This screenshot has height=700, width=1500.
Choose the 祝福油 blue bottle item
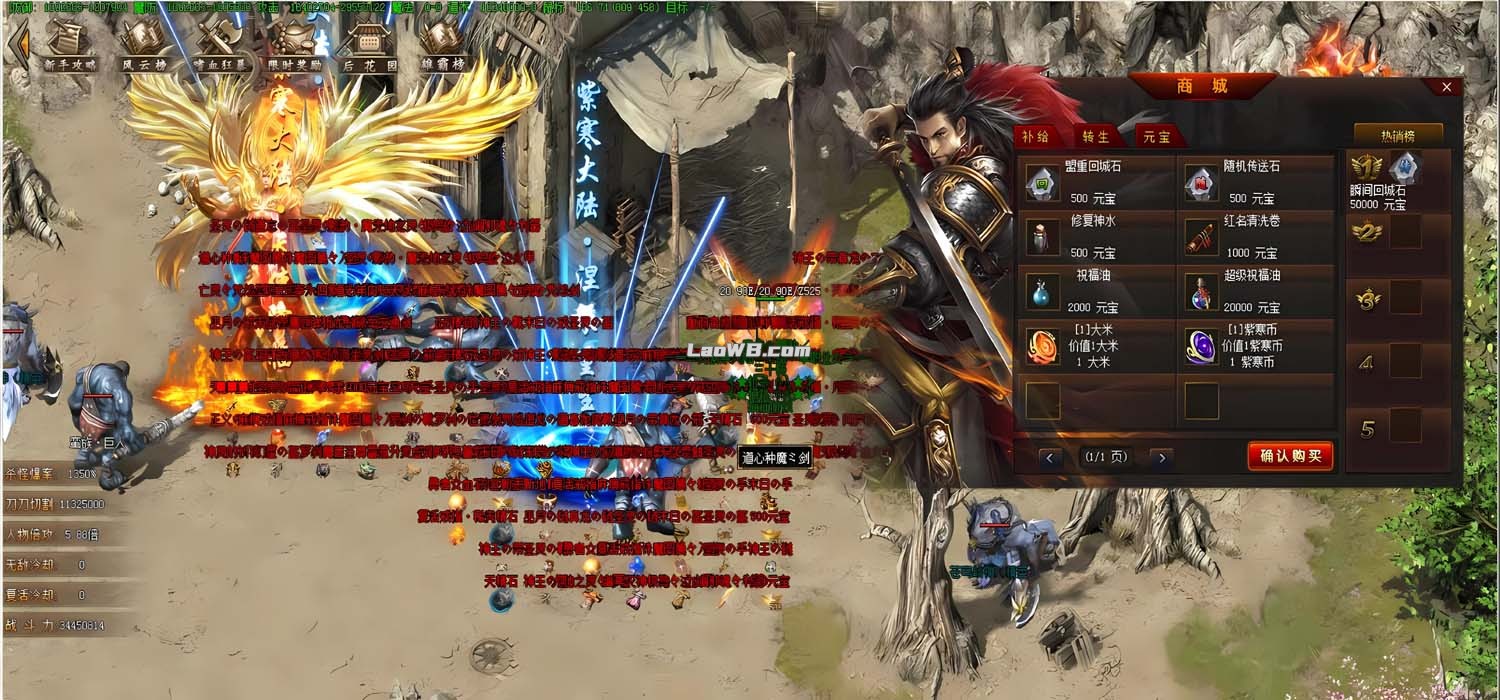coord(1043,291)
